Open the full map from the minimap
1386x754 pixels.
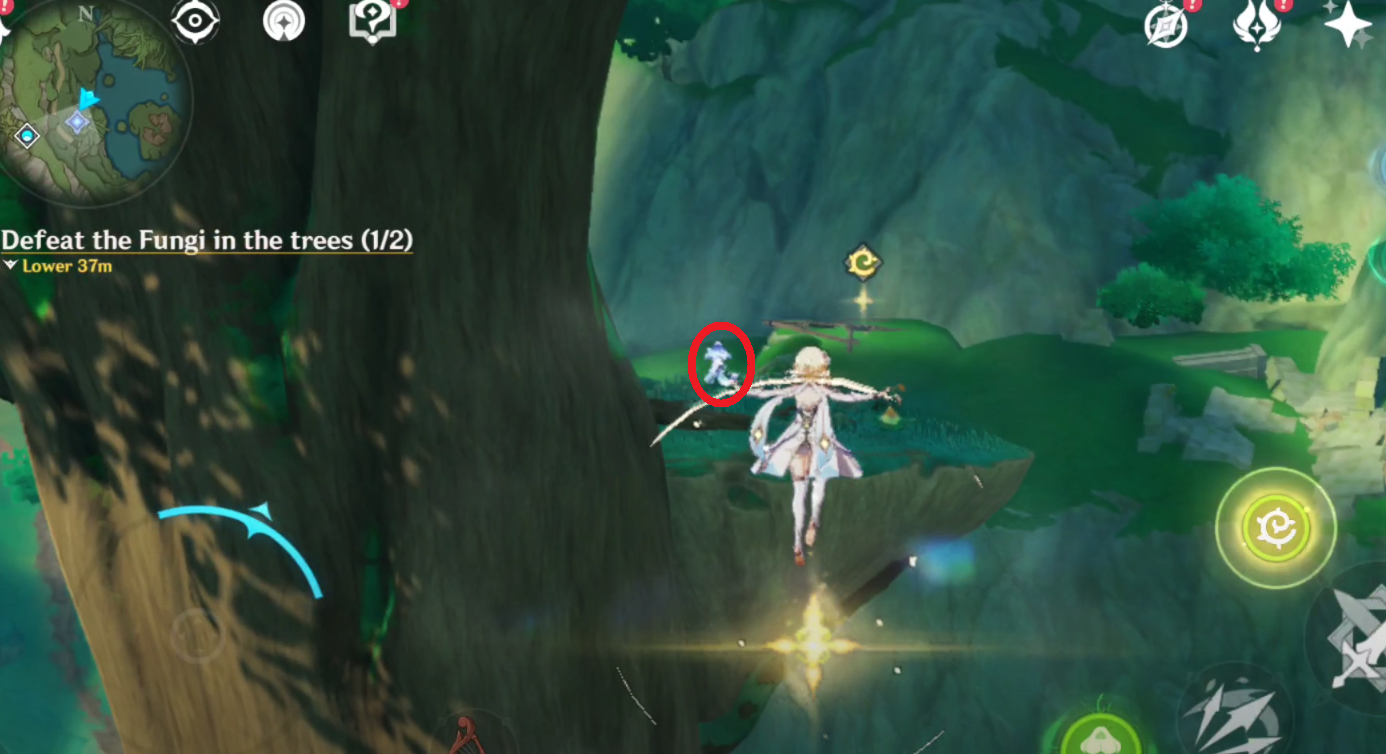click(95, 100)
